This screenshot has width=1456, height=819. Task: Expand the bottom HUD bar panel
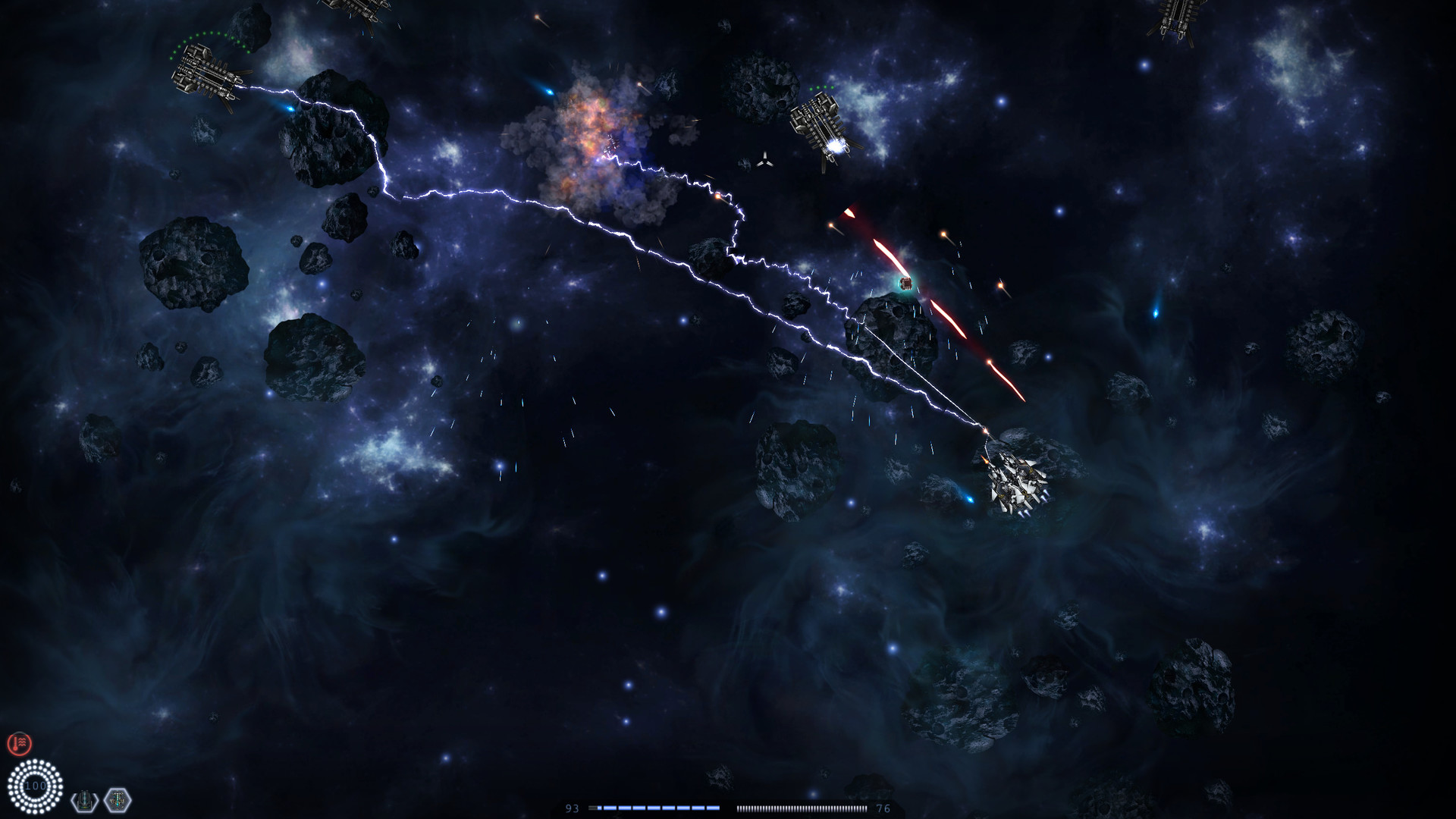[728, 807]
